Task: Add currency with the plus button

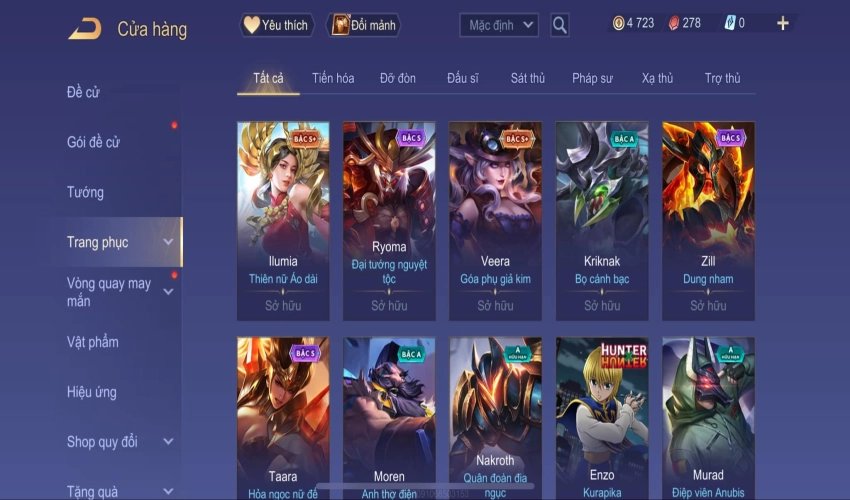Action: [x=782, y=24]
